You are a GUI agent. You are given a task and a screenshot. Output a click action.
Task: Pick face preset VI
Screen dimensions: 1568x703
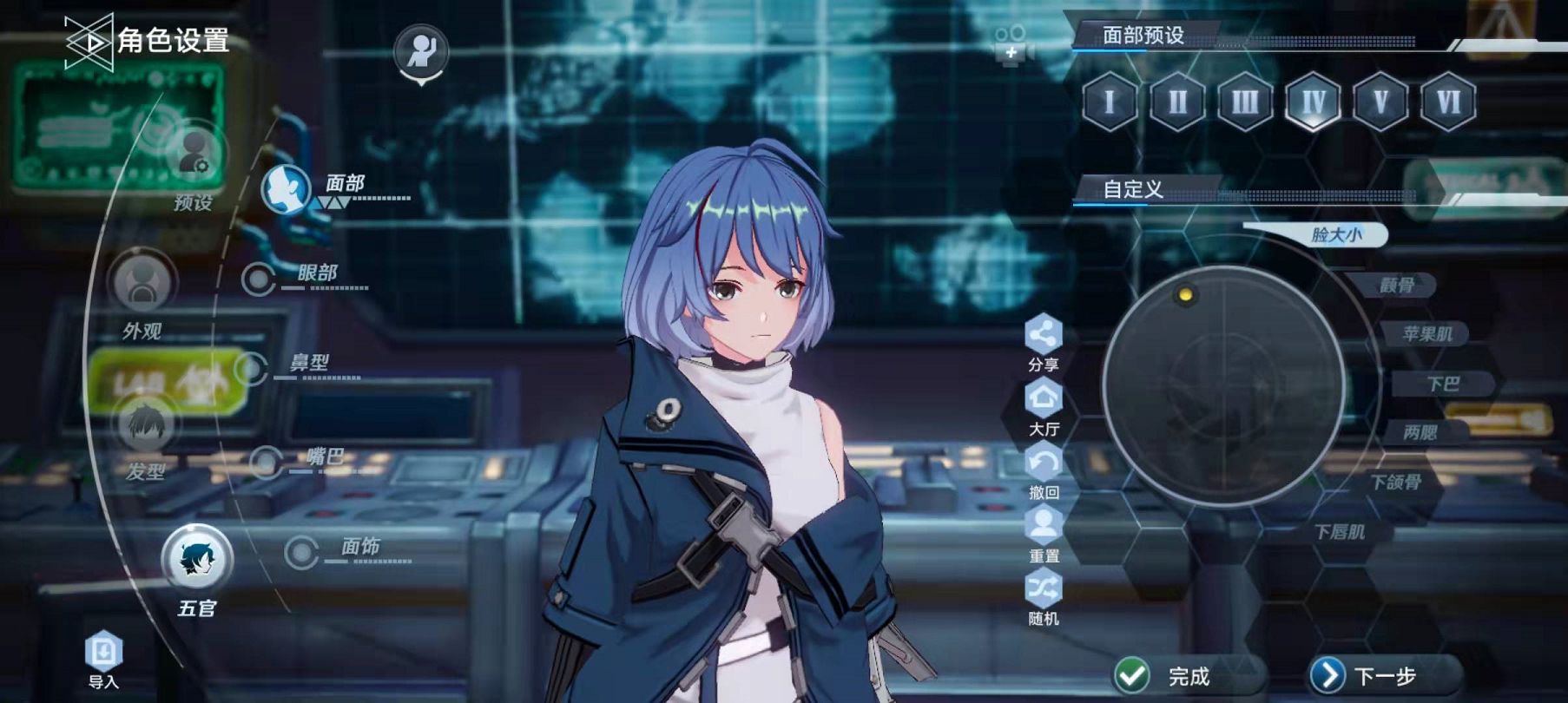1448,102
